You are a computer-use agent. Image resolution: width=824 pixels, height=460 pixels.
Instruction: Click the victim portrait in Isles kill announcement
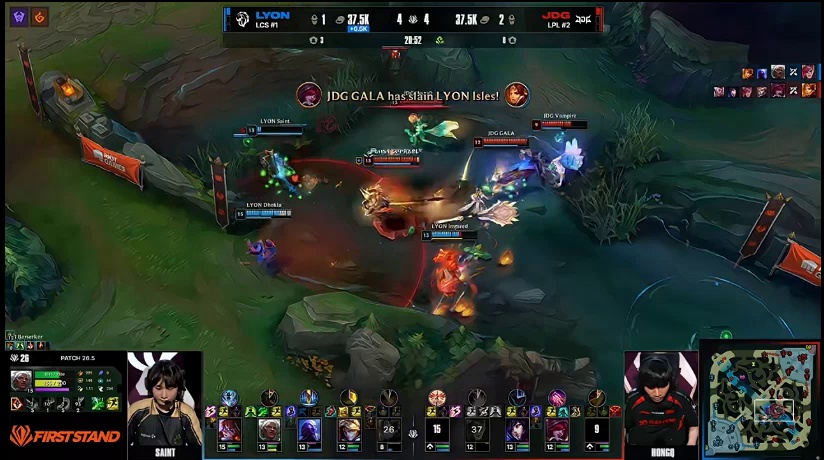coord(516,94)
